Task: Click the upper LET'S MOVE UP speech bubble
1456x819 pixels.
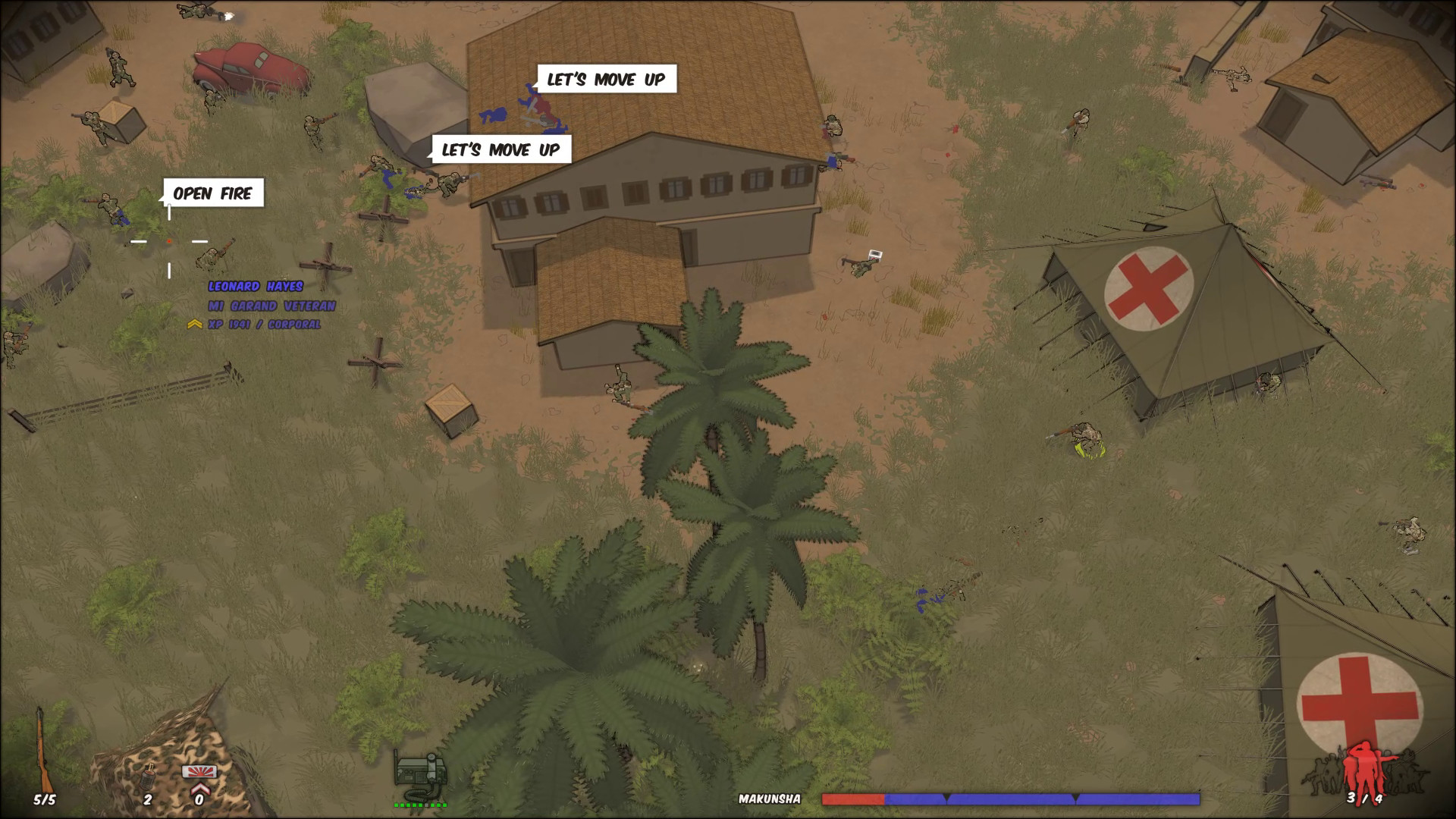Action: (x=607, y=79)
